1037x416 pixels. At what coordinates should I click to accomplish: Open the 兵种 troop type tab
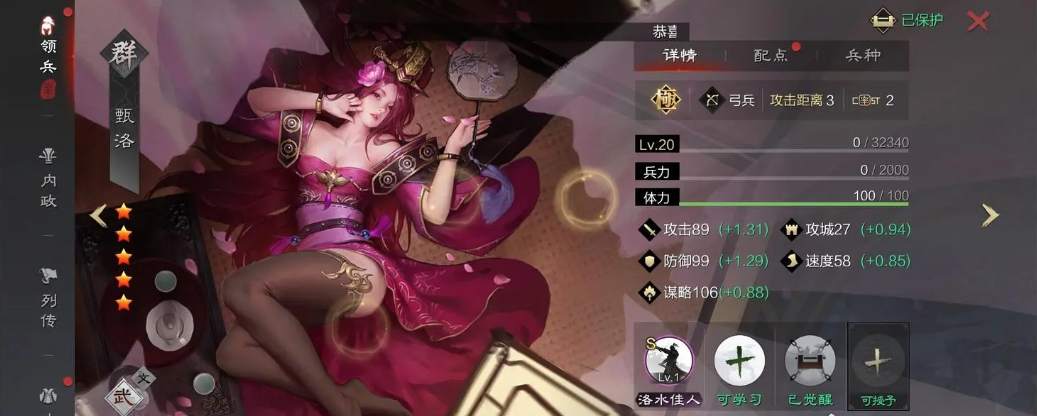coord(863,56)
